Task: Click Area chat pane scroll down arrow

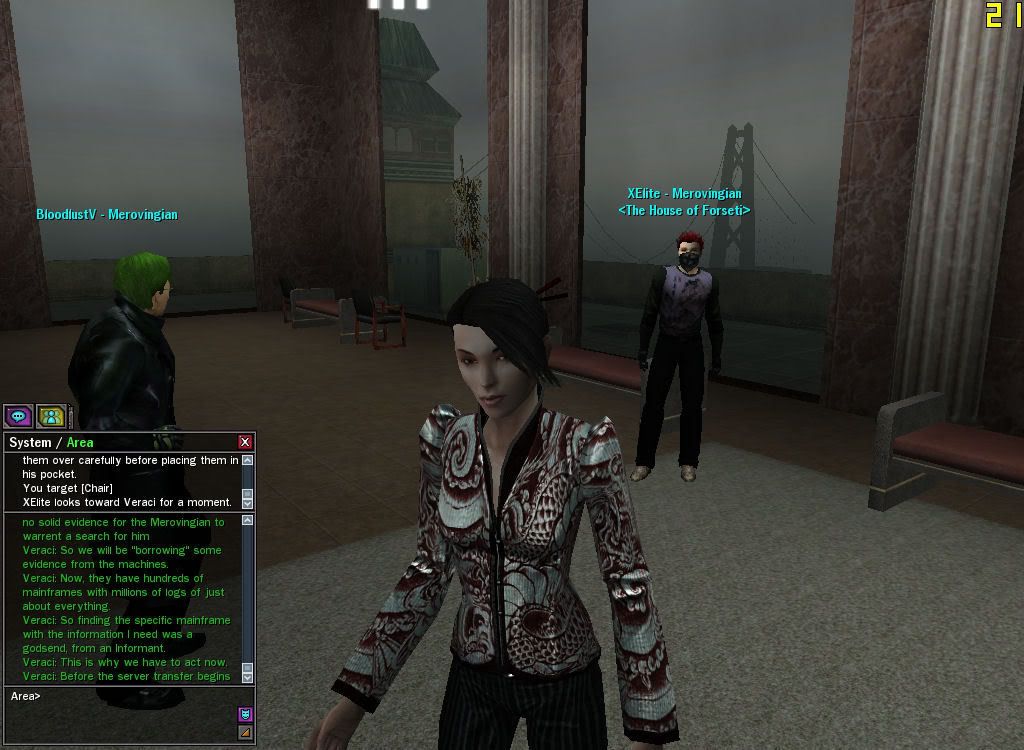Action: (248, 676)
